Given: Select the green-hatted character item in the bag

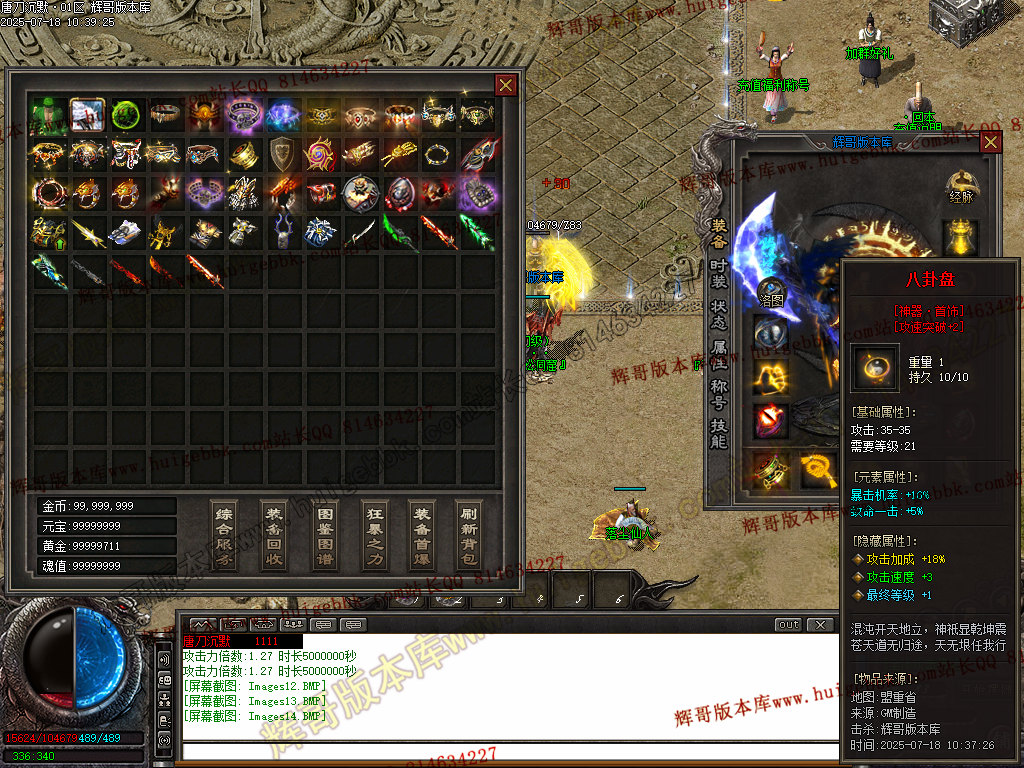Looking at the screenshot, I should coord(47,115).
